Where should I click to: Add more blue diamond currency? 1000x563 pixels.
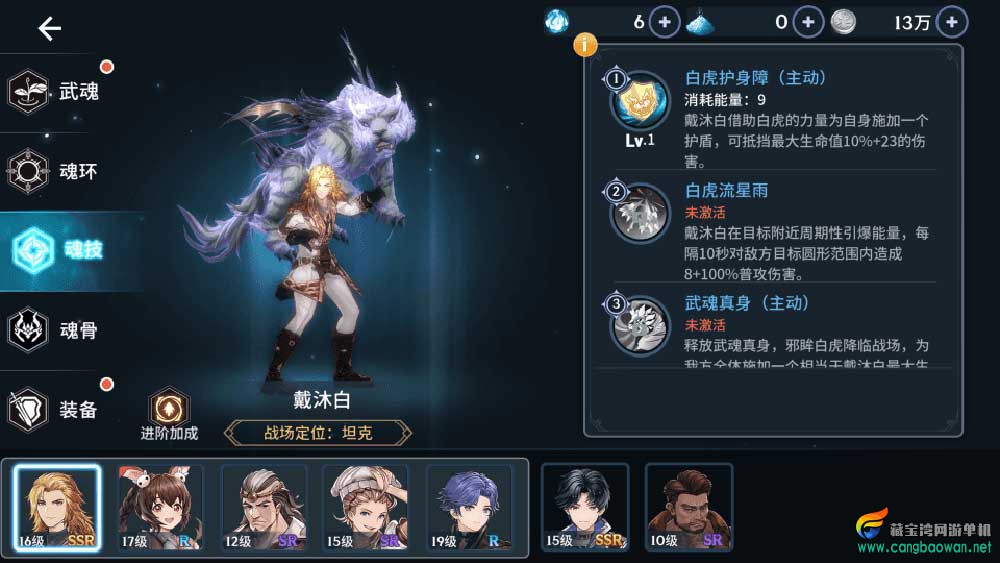coord(665,22)
